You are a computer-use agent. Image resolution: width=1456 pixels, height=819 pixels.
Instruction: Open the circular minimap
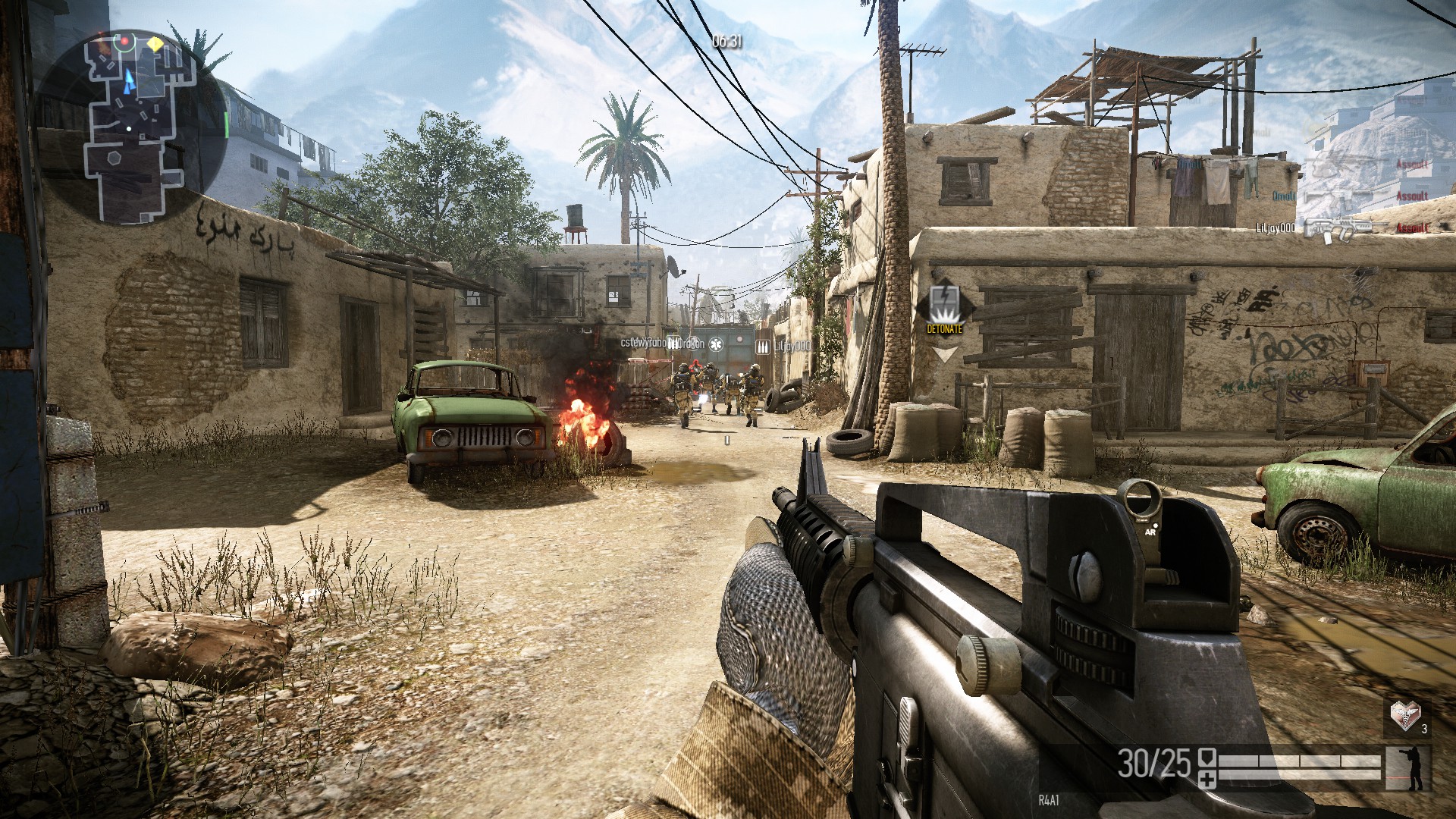point(130,127)
